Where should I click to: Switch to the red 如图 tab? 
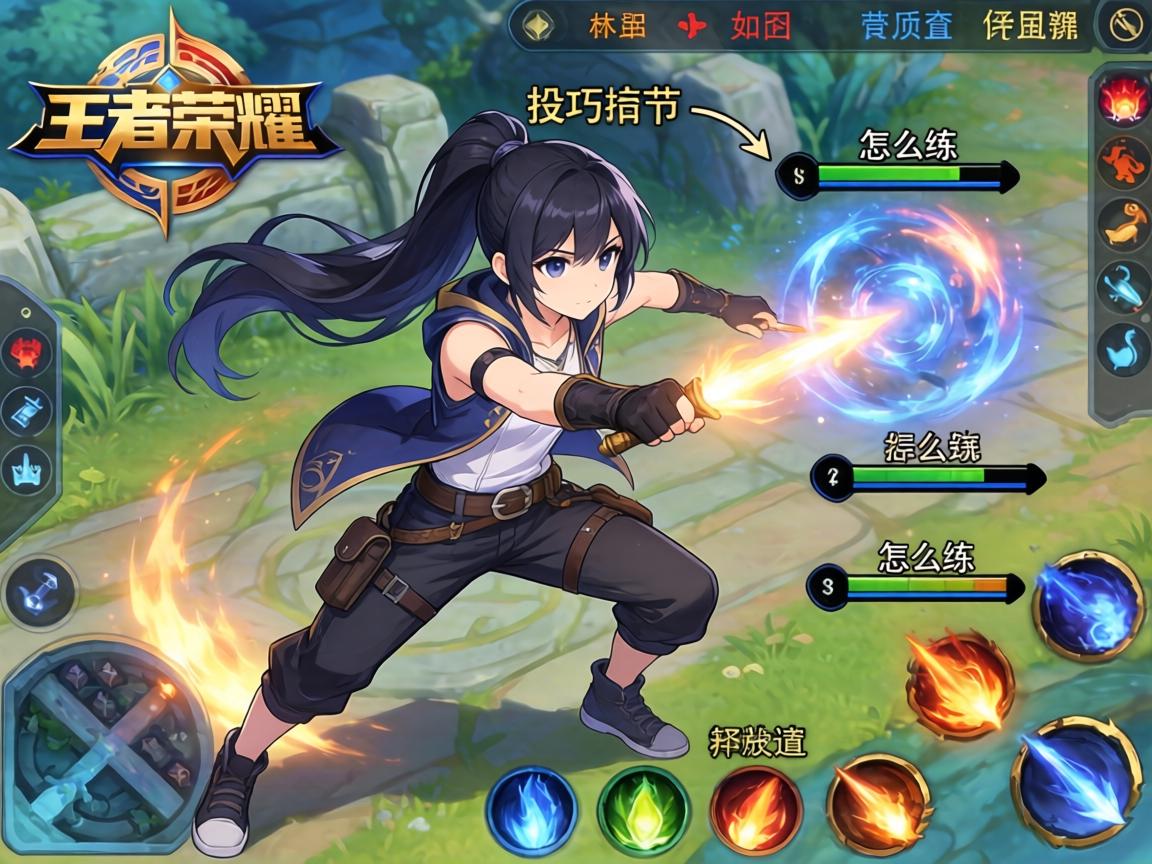[x=760, y=24]
